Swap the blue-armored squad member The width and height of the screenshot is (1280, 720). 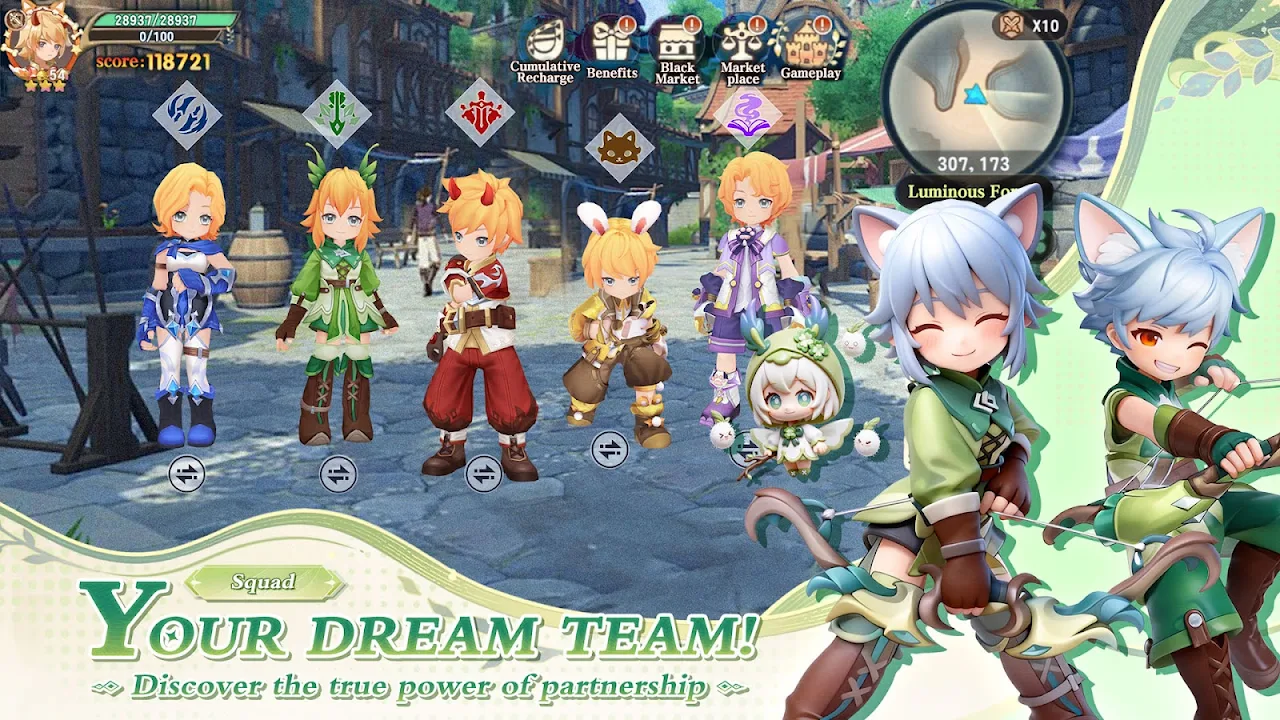click(x=187, y=474)
